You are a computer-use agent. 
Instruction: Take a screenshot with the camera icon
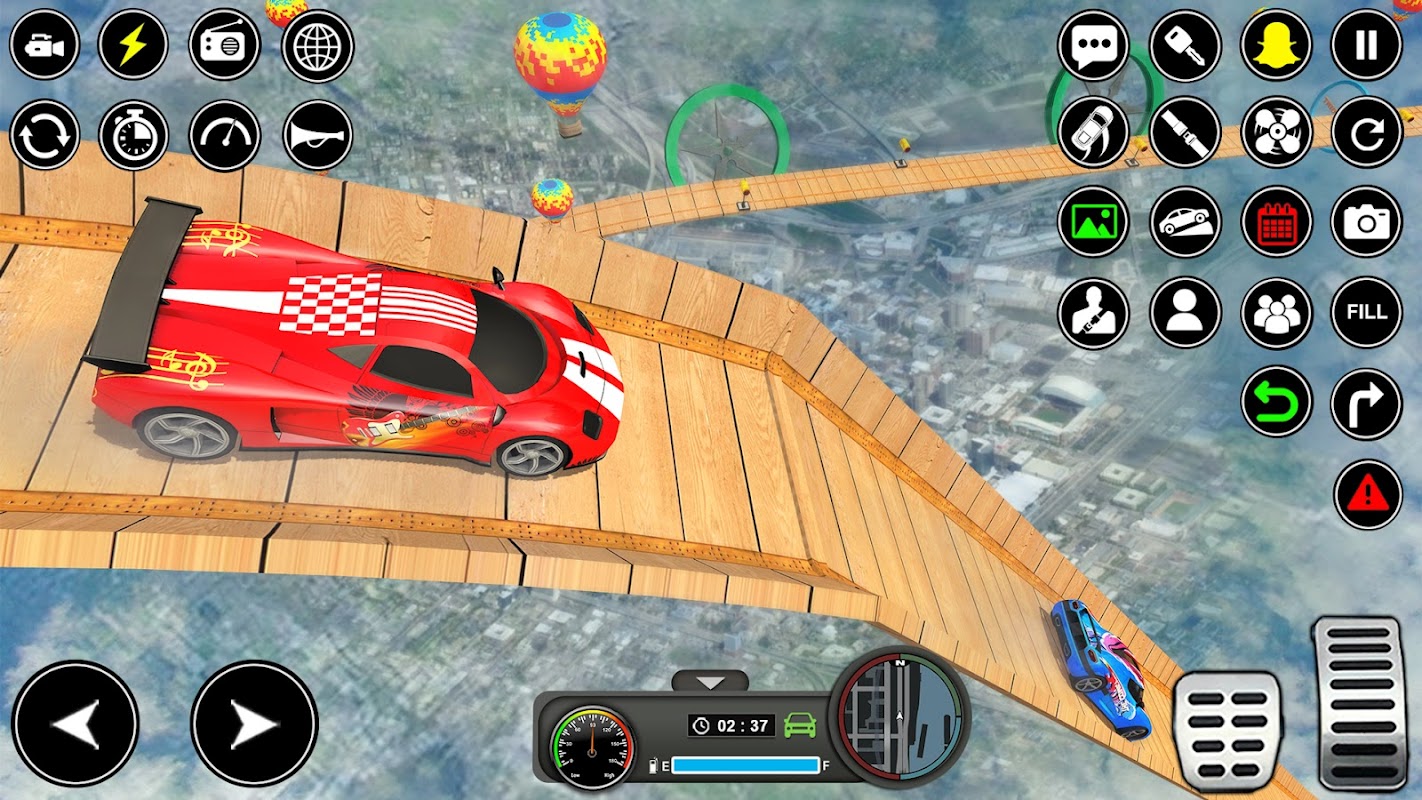[1366, 222]
